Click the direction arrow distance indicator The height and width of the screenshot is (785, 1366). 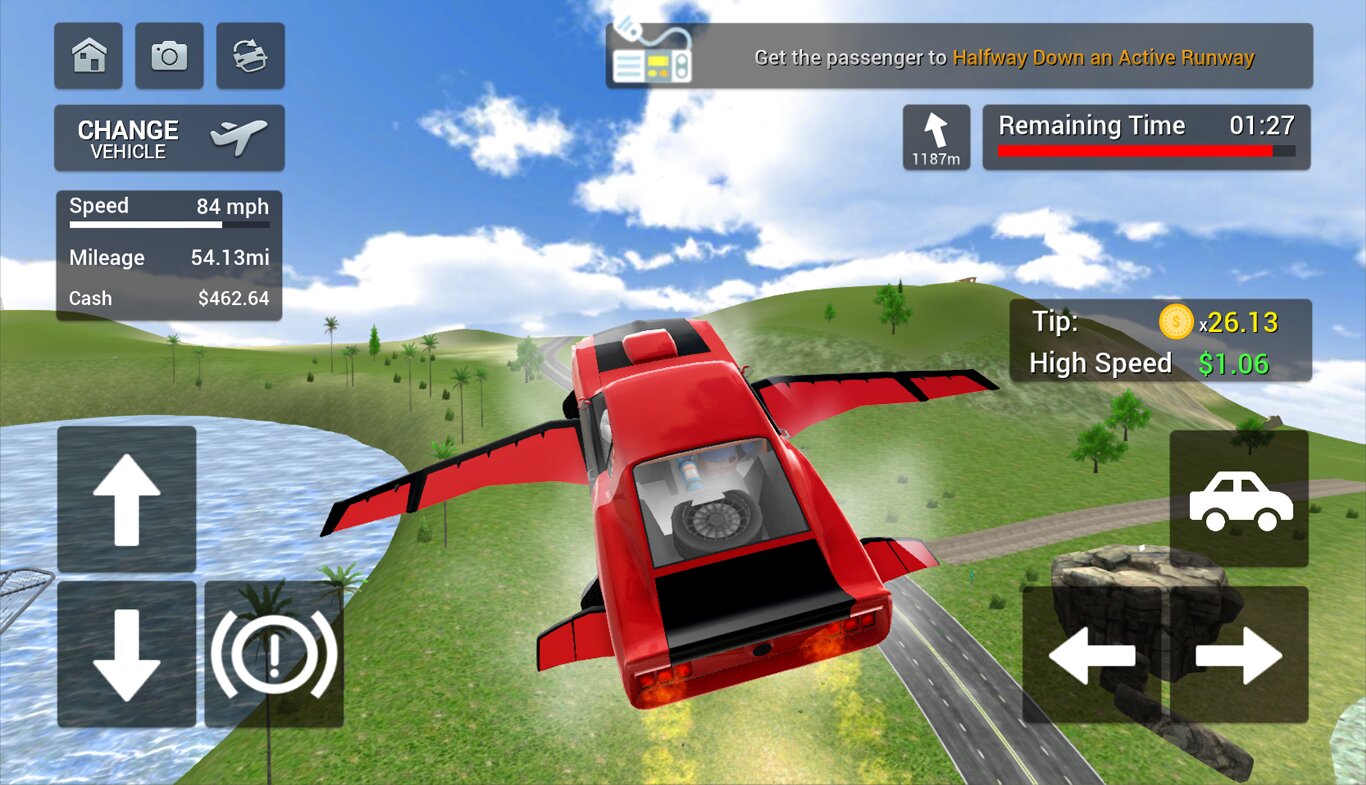pos(936,137)
